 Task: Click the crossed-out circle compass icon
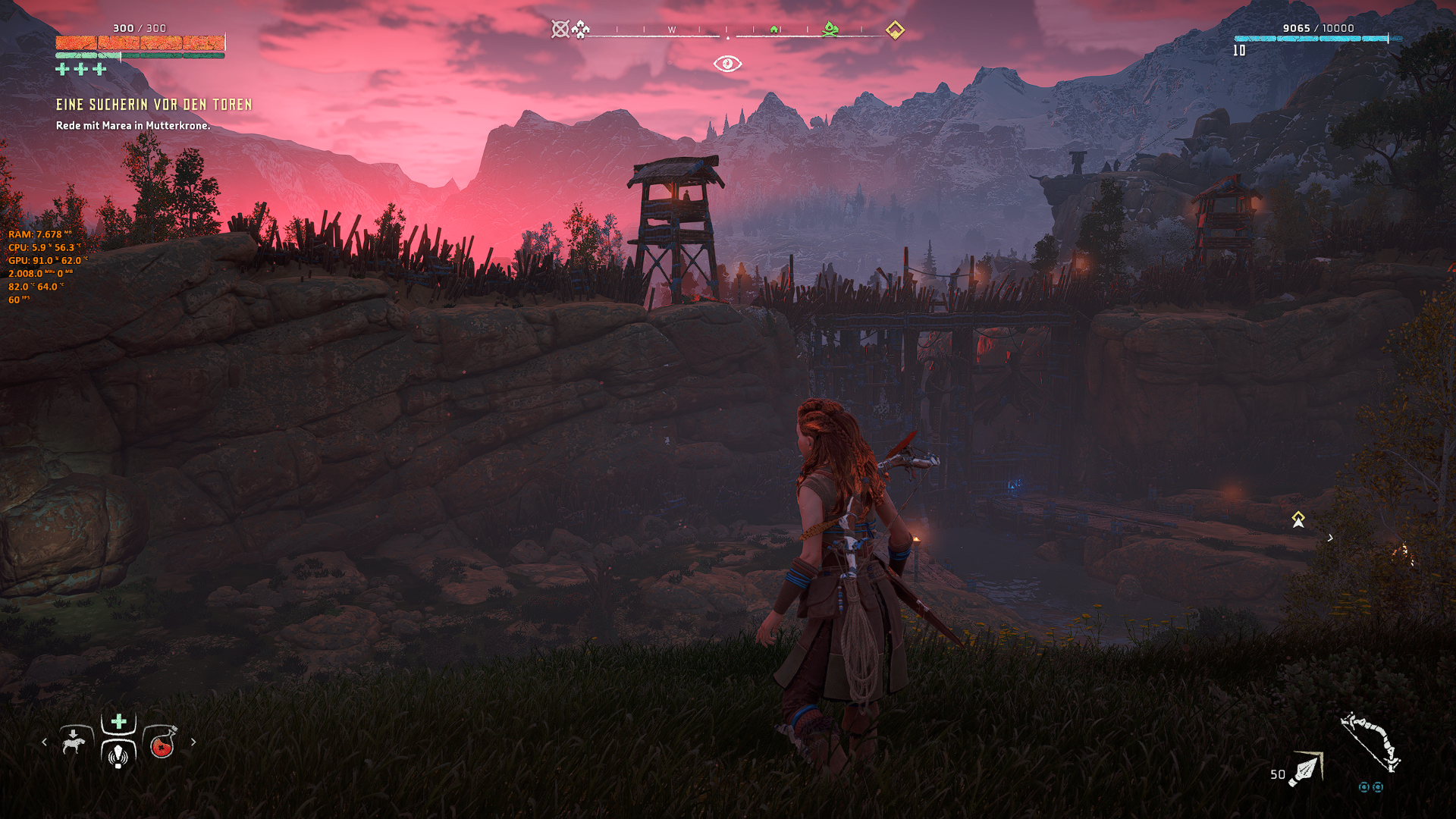(560, 30)
